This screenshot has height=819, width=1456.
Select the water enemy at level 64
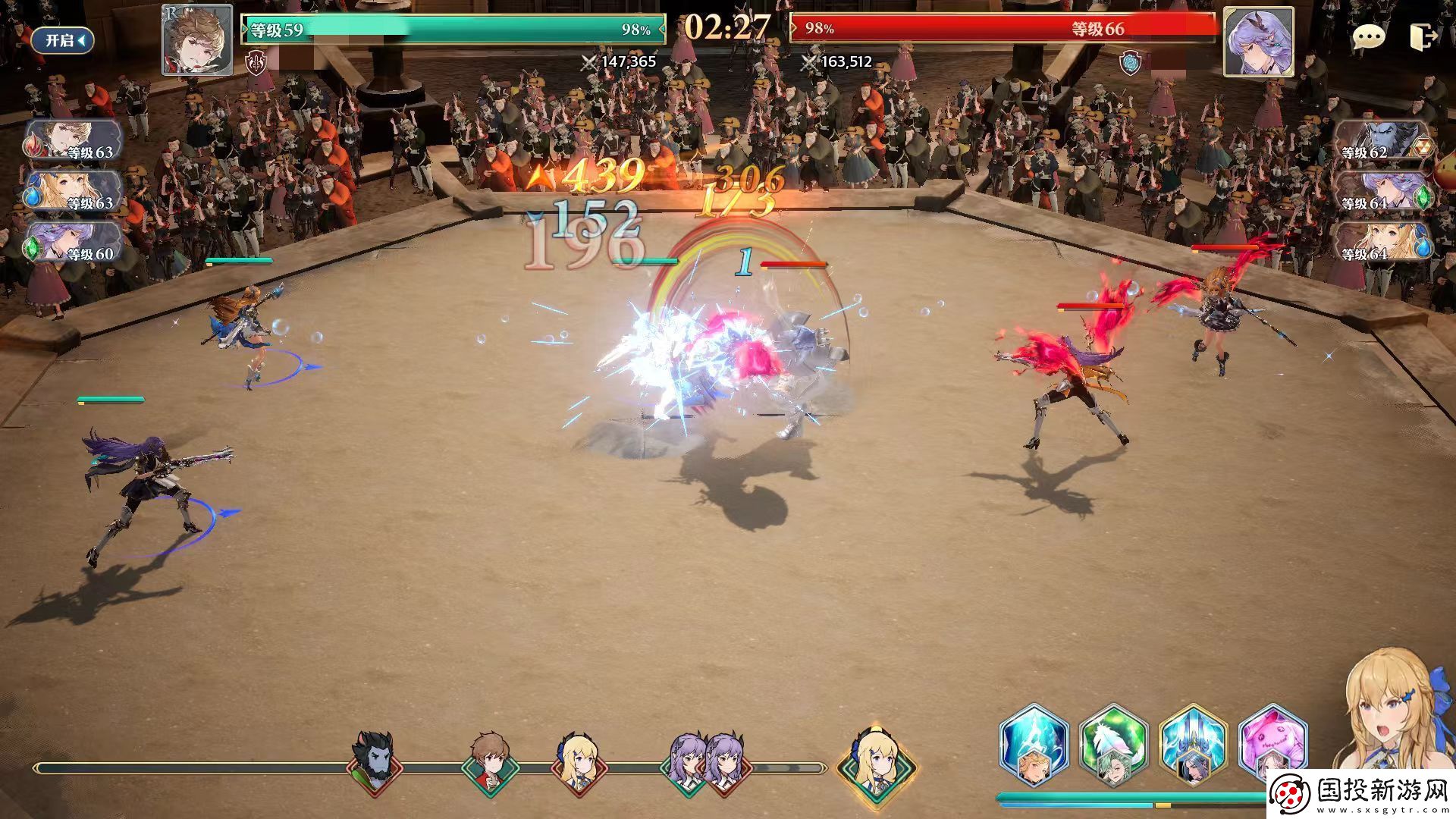click(x=1382, y=243)
